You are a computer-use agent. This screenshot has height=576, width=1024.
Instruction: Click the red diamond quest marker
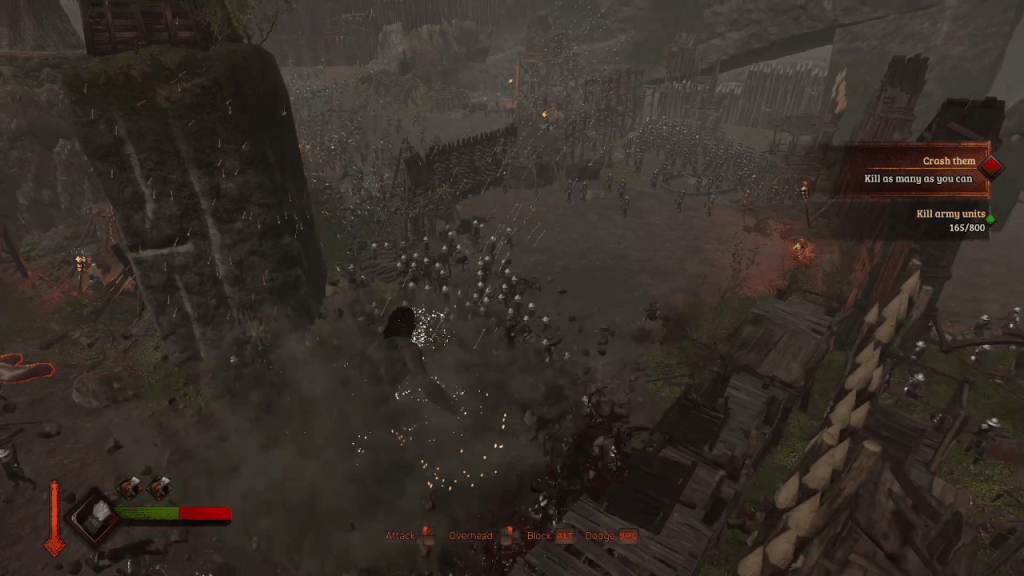click(x=990, y=165)
